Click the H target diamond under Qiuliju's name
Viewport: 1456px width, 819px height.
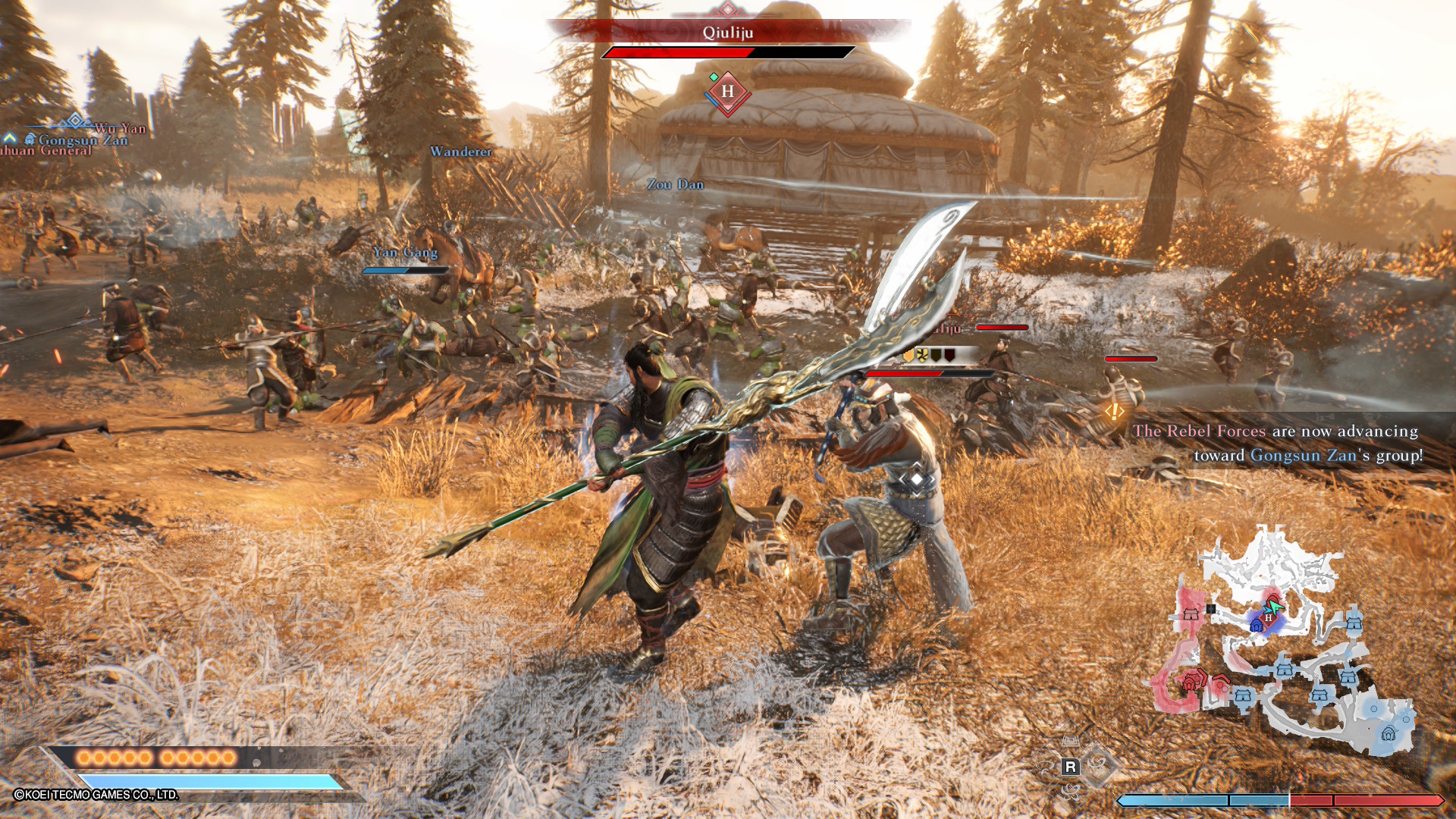coord(727,92)
